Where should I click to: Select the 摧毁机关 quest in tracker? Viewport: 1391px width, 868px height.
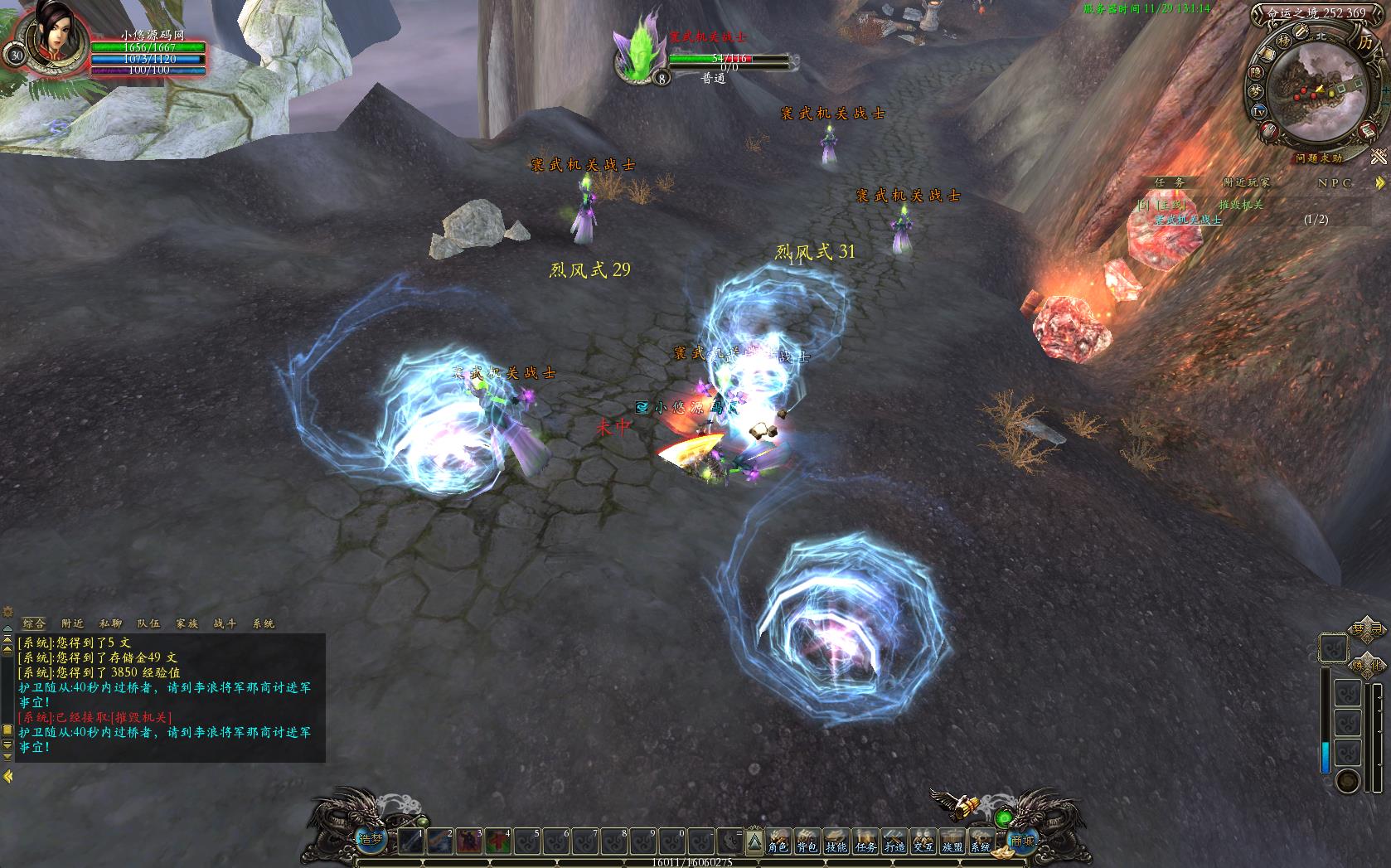(1240, 204)
